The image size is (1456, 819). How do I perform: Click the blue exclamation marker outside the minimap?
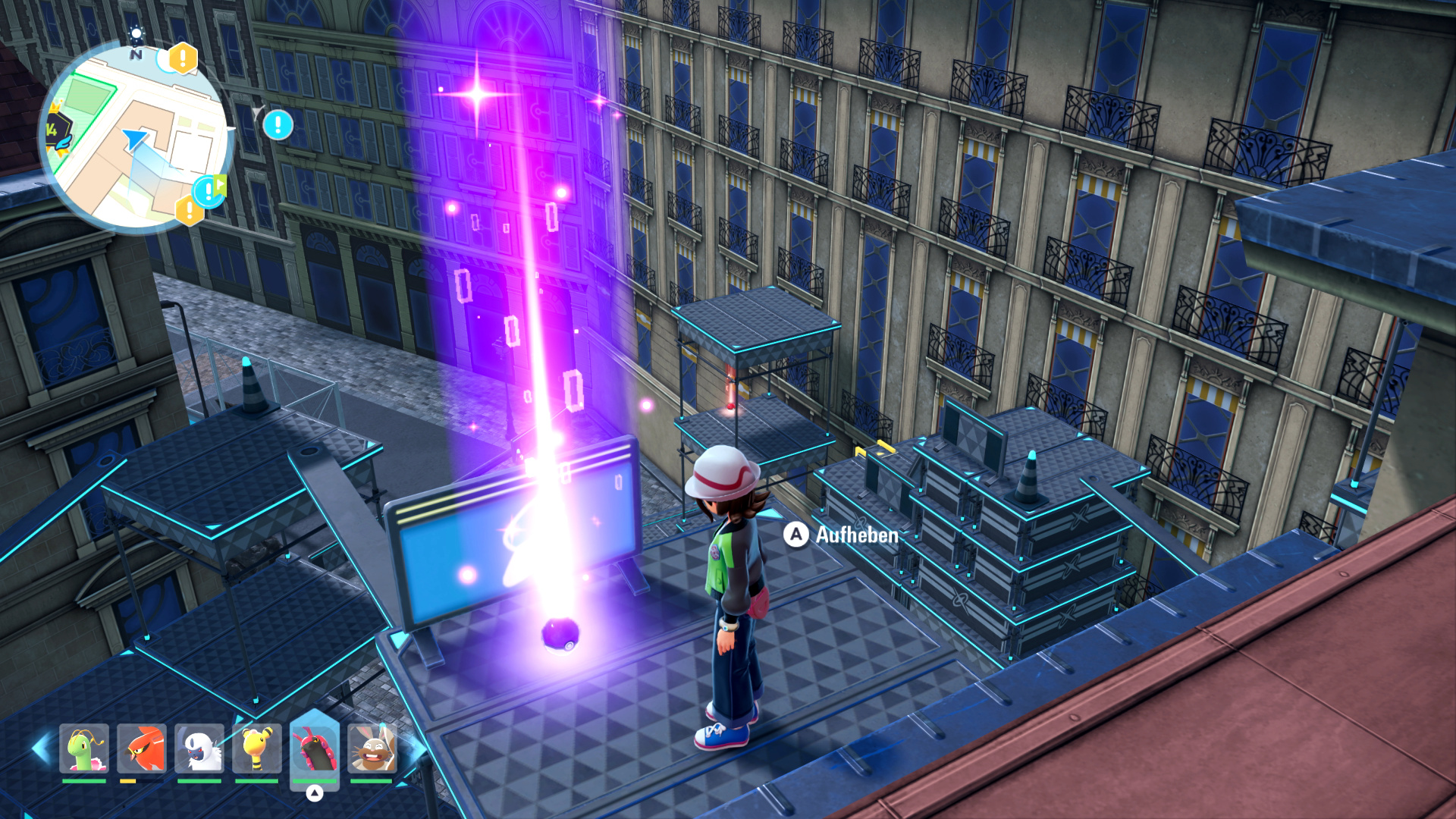point(278,124)
